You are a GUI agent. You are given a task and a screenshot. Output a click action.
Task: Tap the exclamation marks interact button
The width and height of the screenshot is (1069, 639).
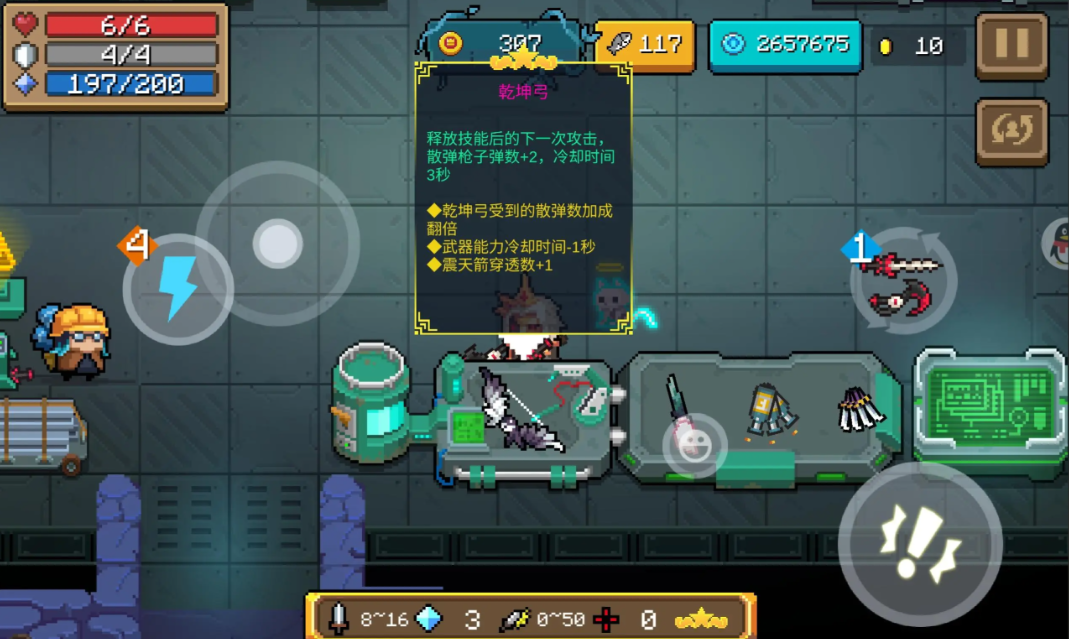[x=919, y=544]
